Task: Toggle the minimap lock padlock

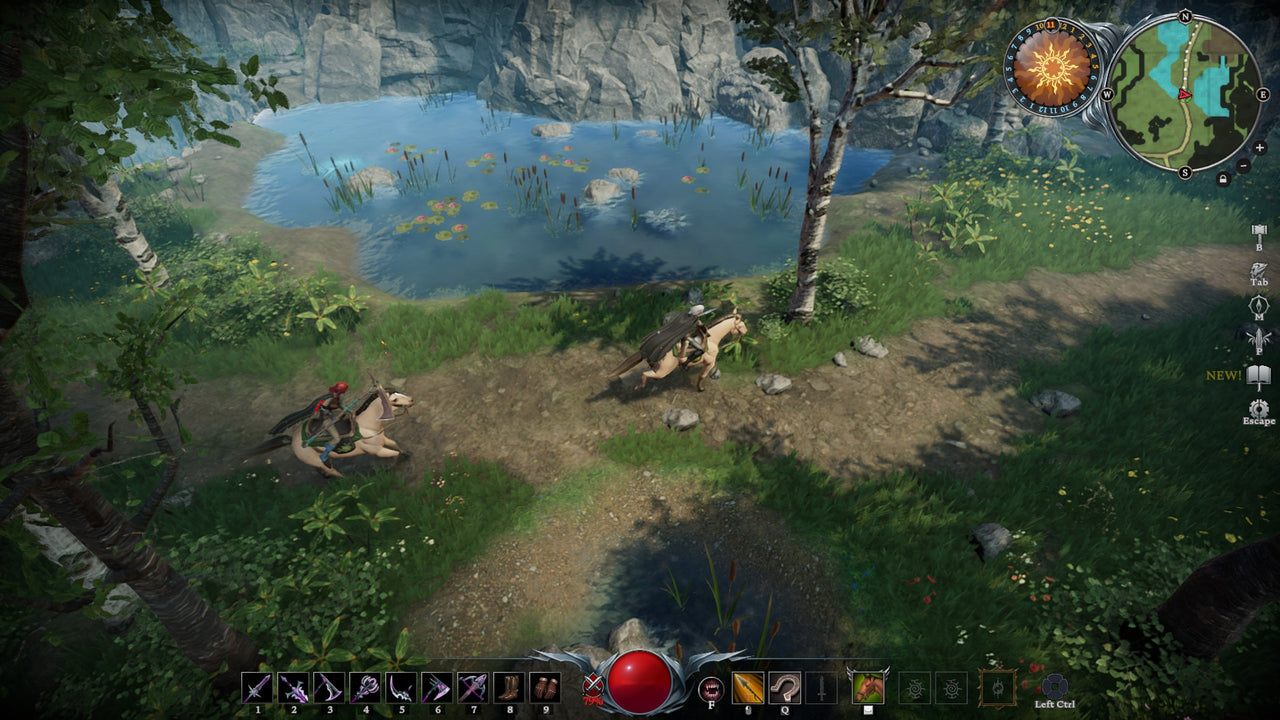Action: [1223, 180]
